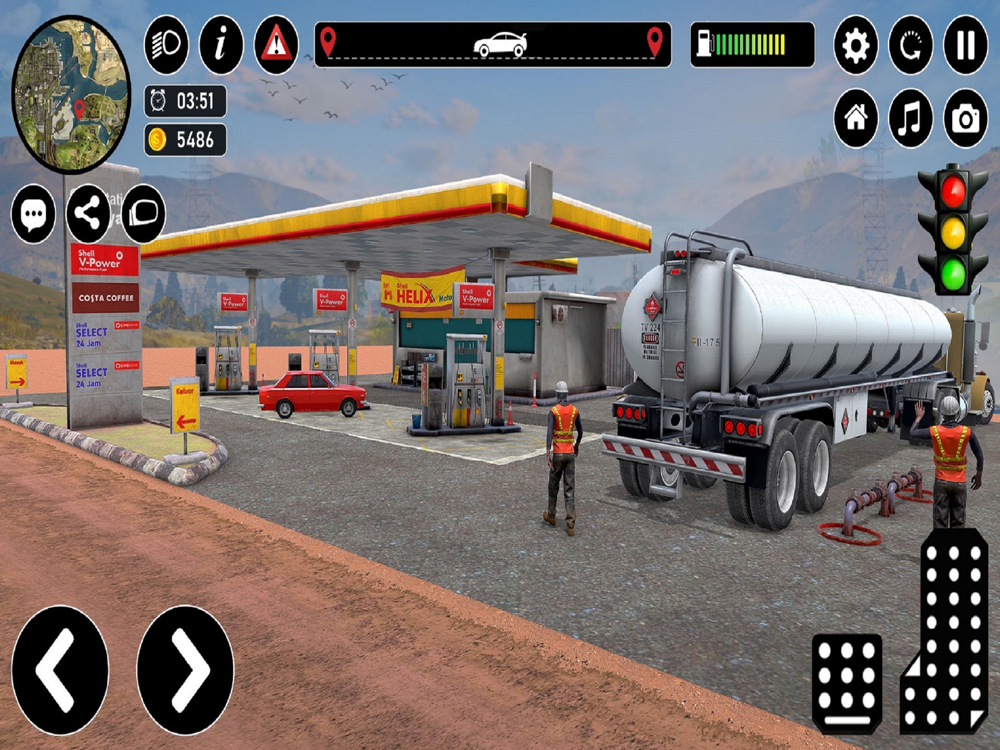Return to the home screen
This screenshot has height=750, width=1000.
point(856,119)
